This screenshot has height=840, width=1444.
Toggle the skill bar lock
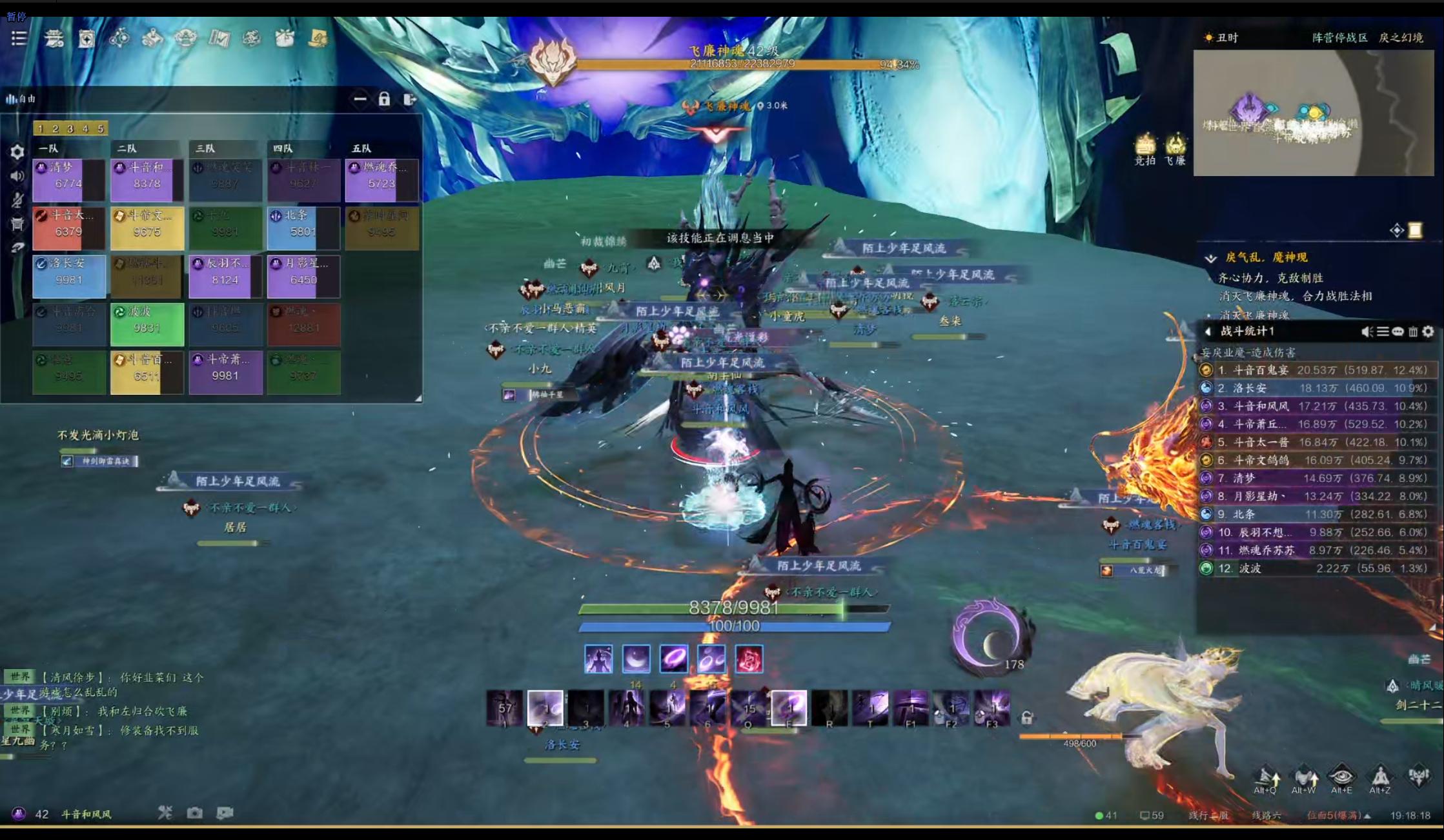pos(1026,717)
